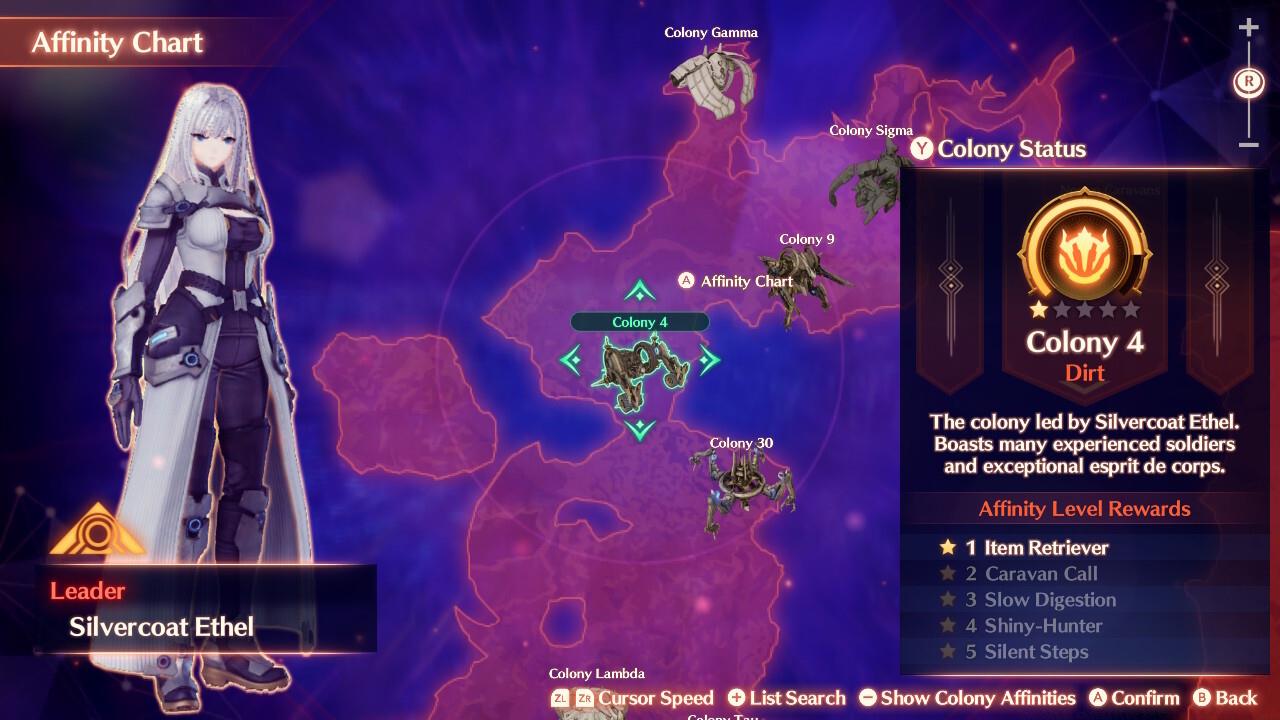Toggle the Caravan Call reward star
Viewport: 1280px width, 720px height.
point(946,573)
